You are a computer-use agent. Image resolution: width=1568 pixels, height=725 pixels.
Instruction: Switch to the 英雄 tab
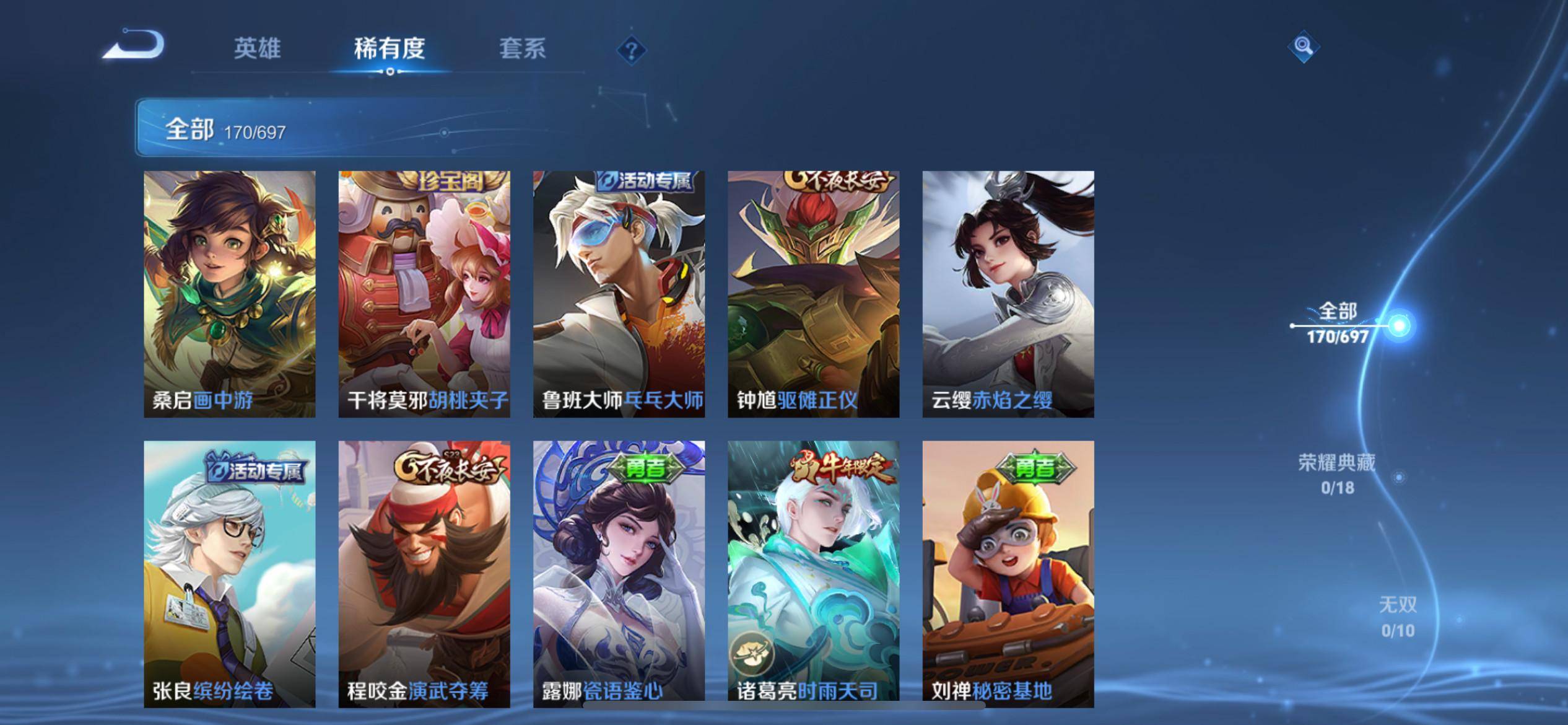[x=257, y=48]
